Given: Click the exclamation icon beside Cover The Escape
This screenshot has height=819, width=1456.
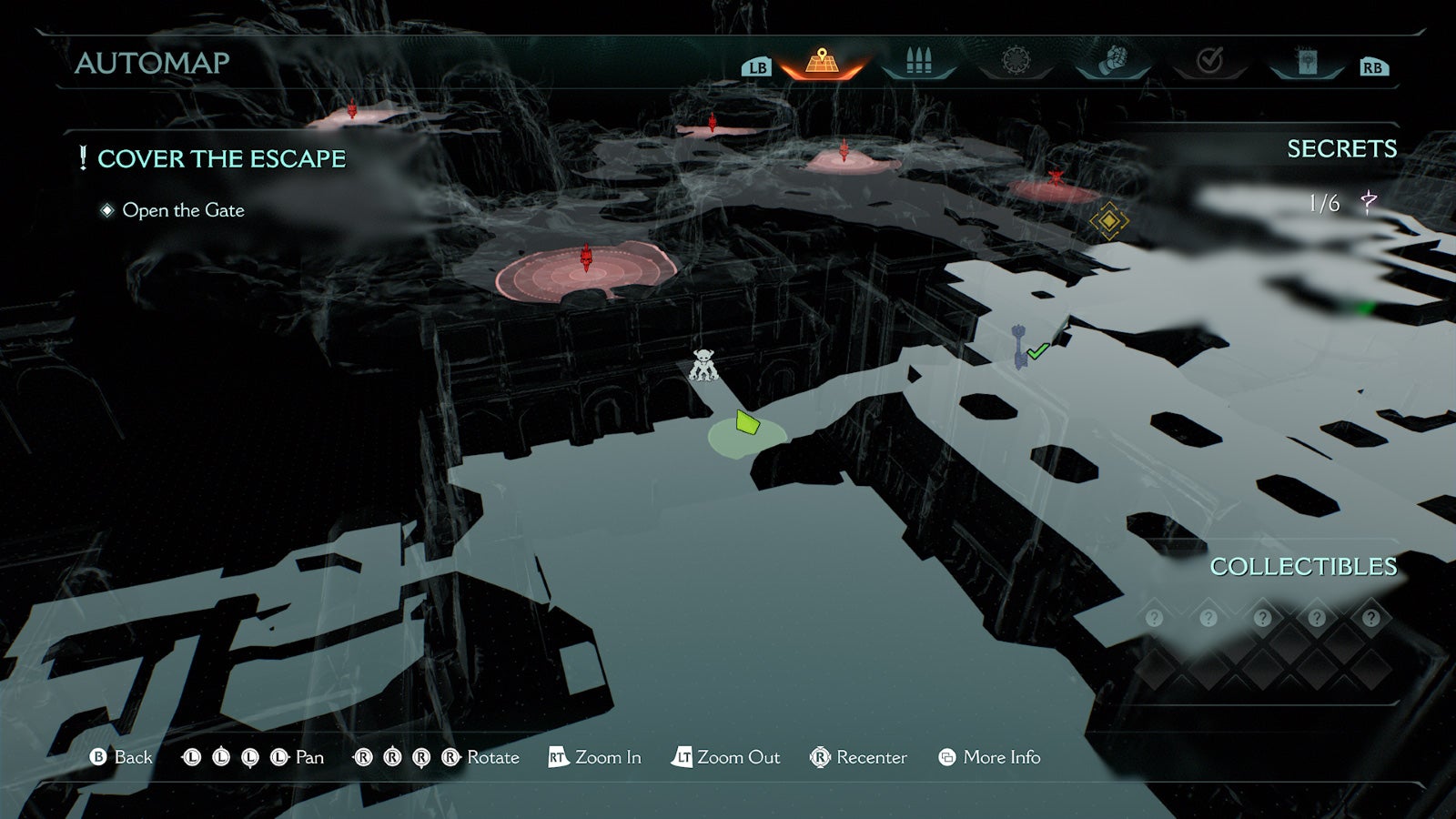Looking at the screenshot, I should (82, 157).
